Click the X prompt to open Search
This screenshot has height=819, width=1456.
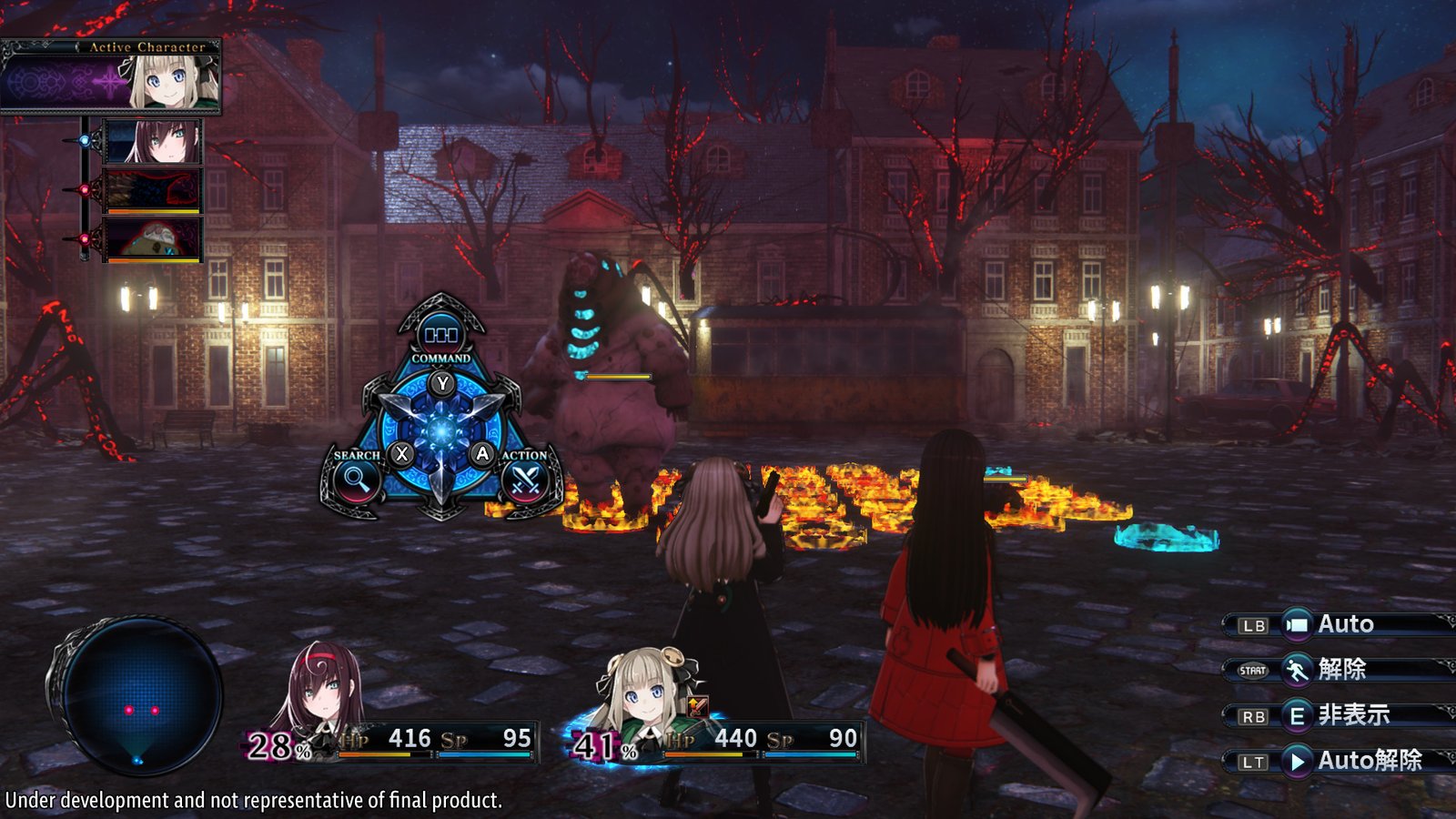[402, 454]
